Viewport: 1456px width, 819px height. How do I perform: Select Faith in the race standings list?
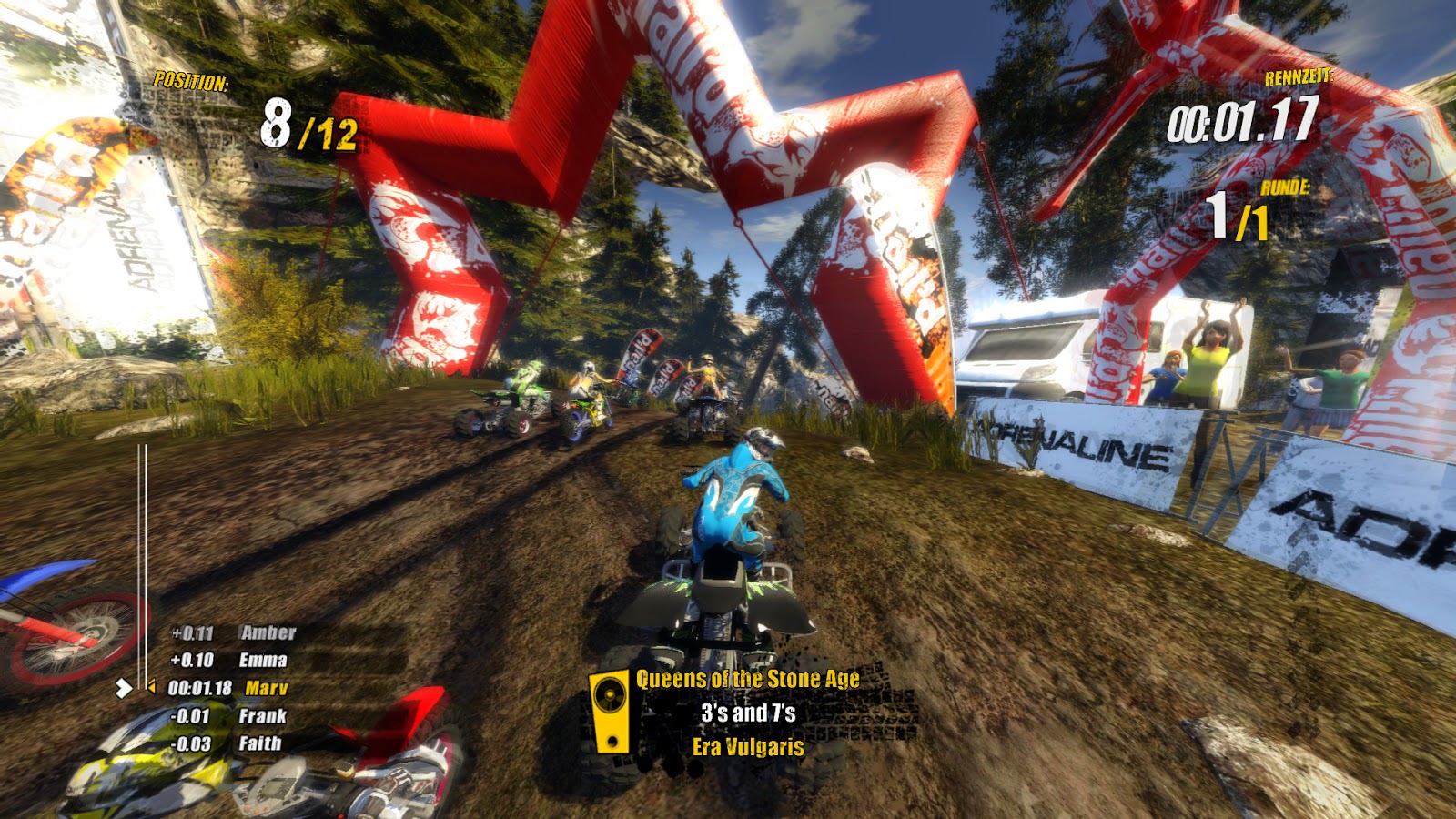(259, 743)
